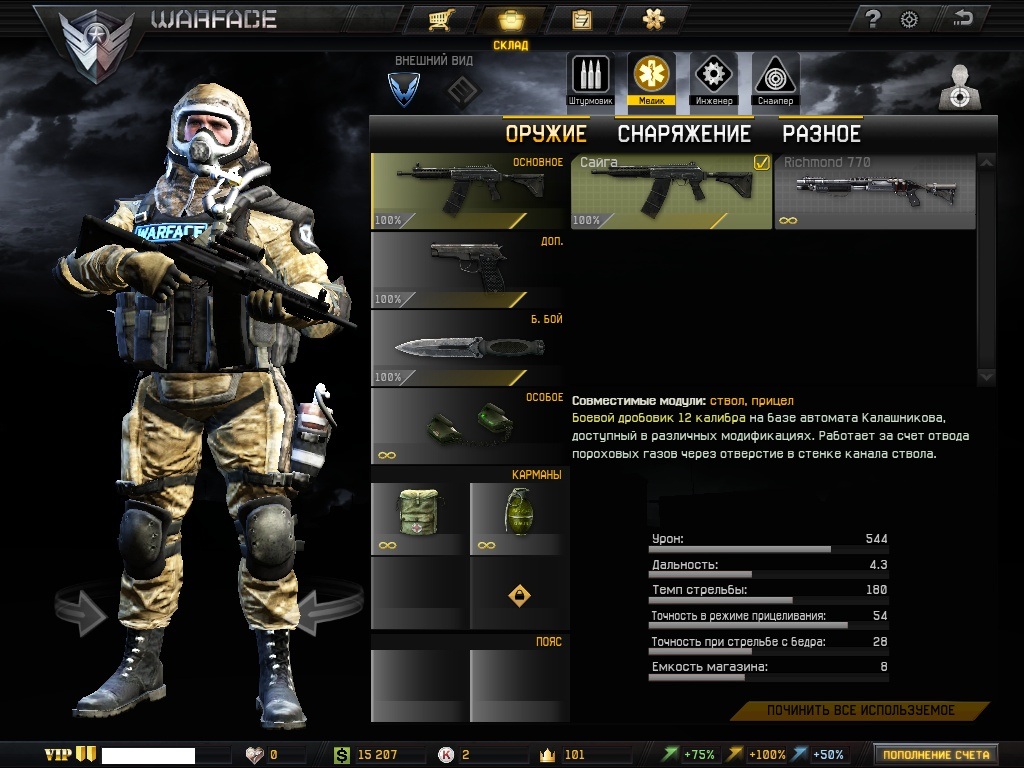Open the help question mark button
This screenshot has width=1024, height=768.
872,19
